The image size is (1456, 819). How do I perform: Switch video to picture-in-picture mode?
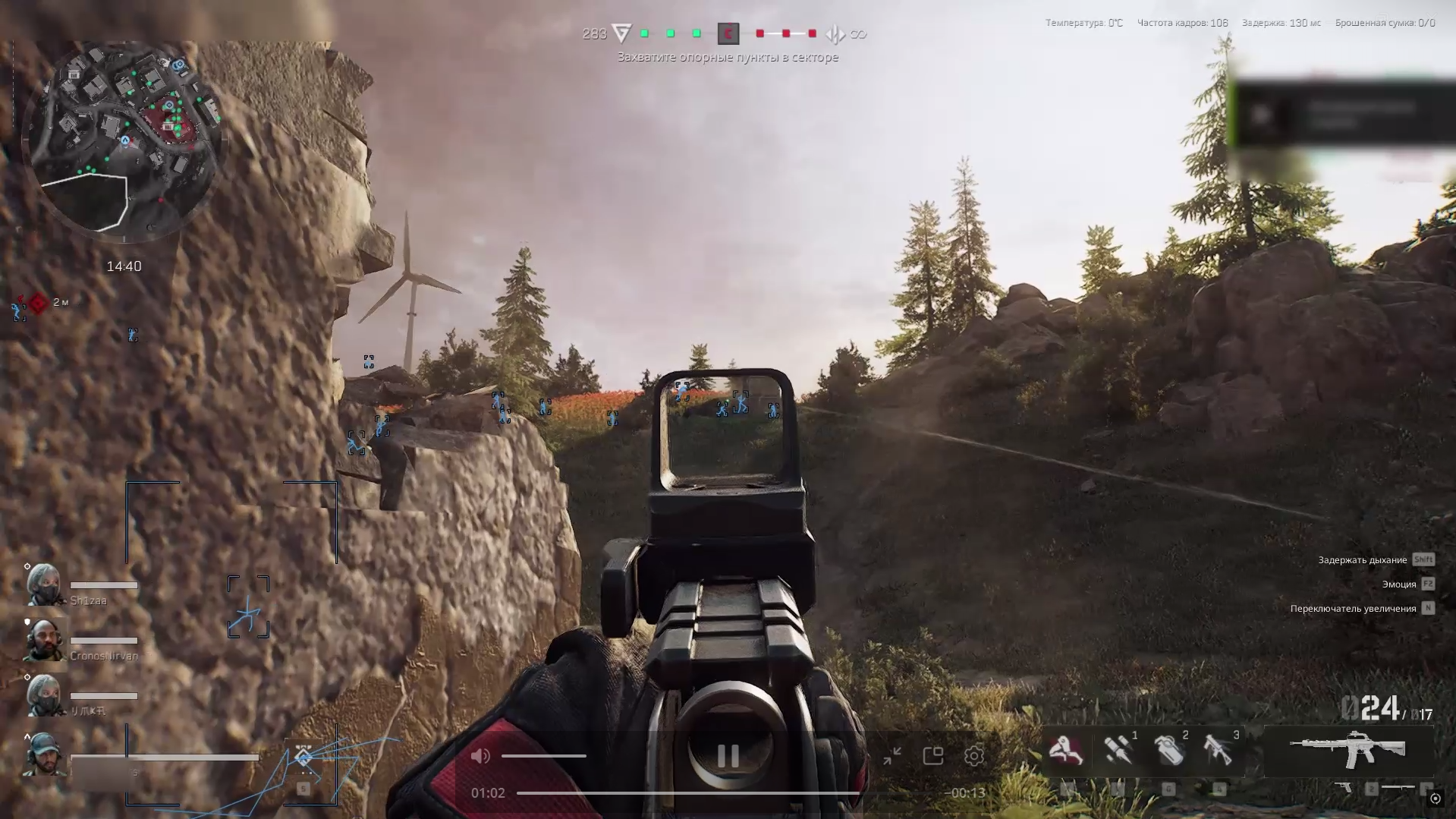(933, 756)
